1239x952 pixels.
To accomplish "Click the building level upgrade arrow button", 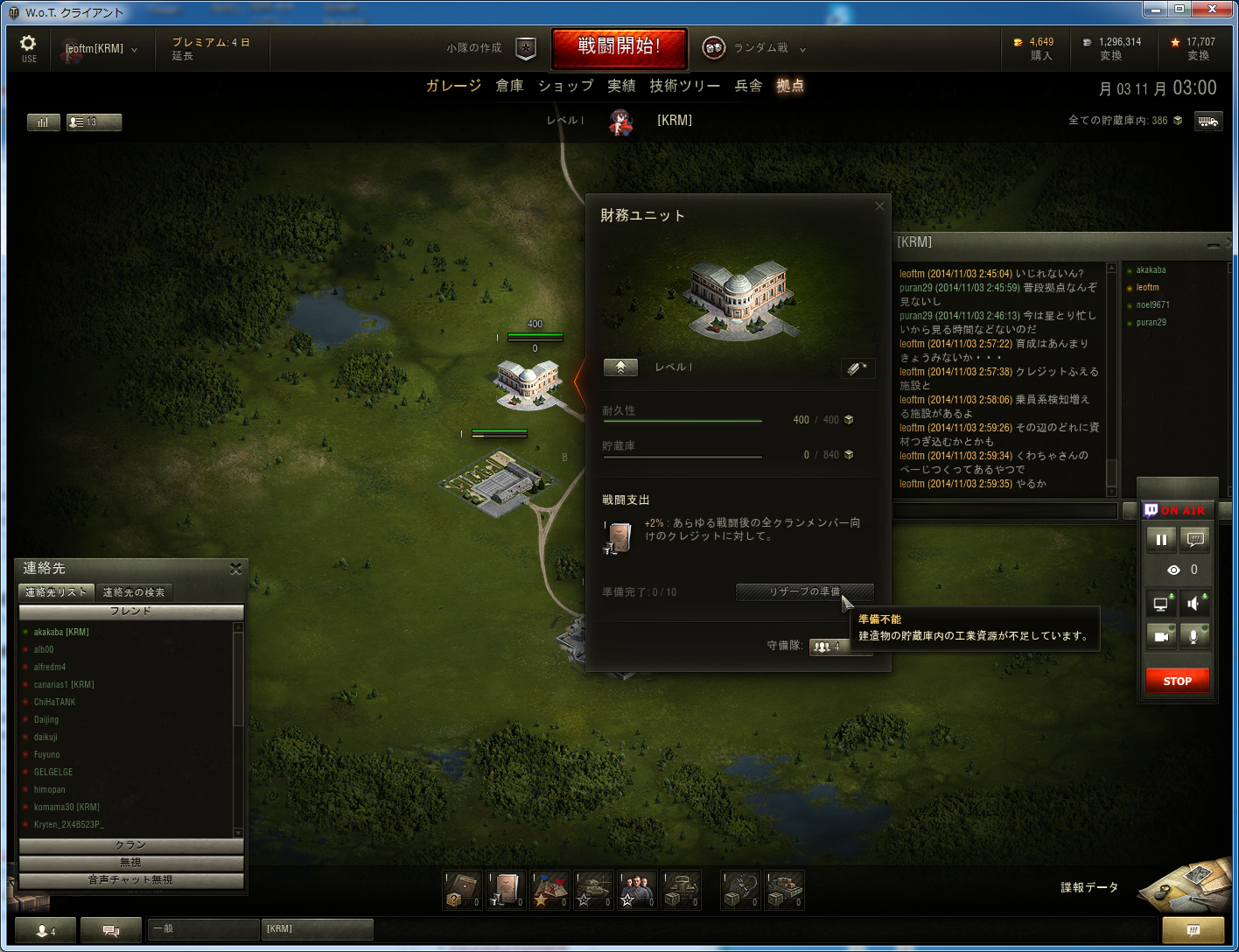I will point(620,367).
